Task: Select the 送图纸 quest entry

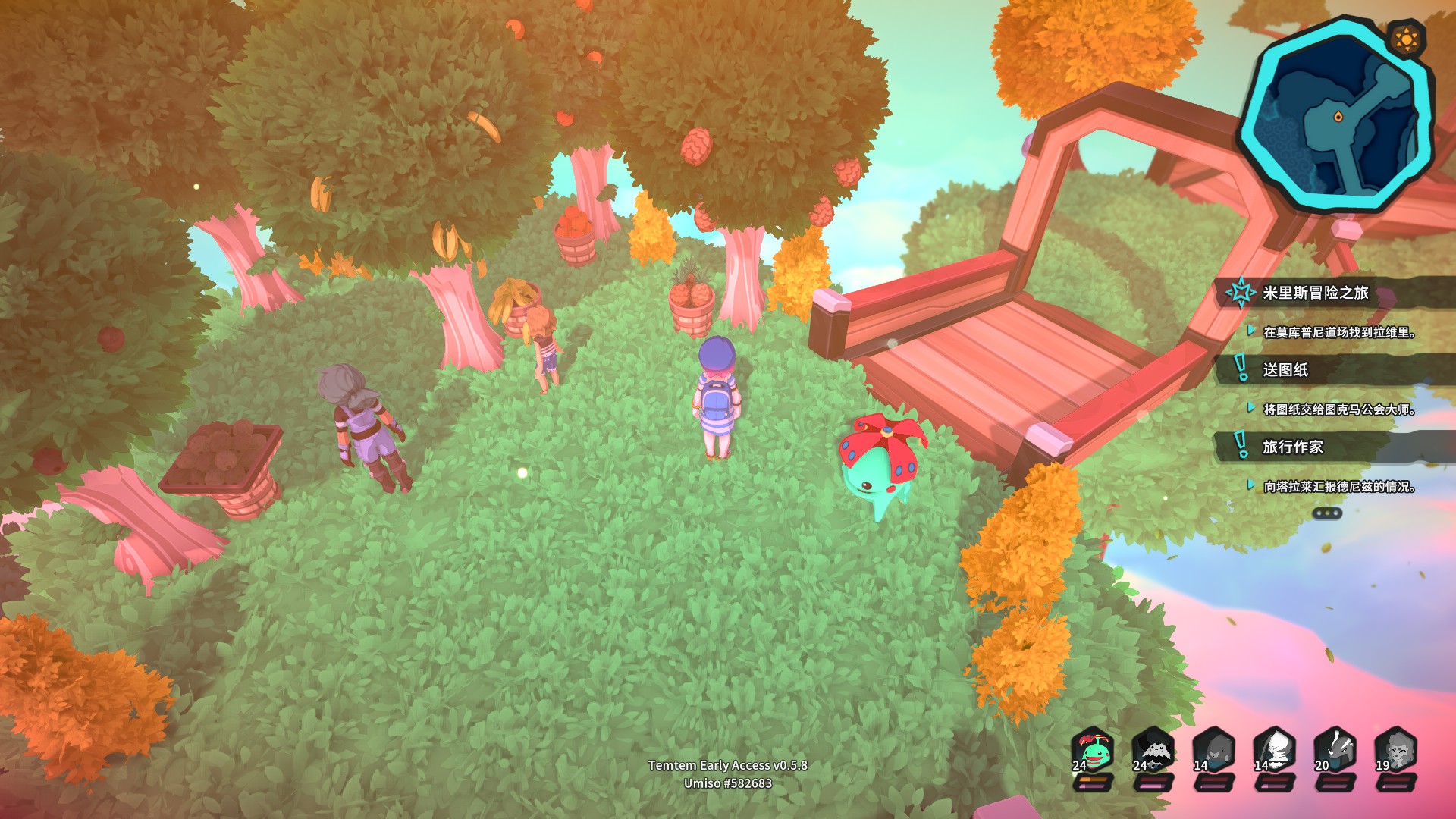Action: coord(1285,368)
